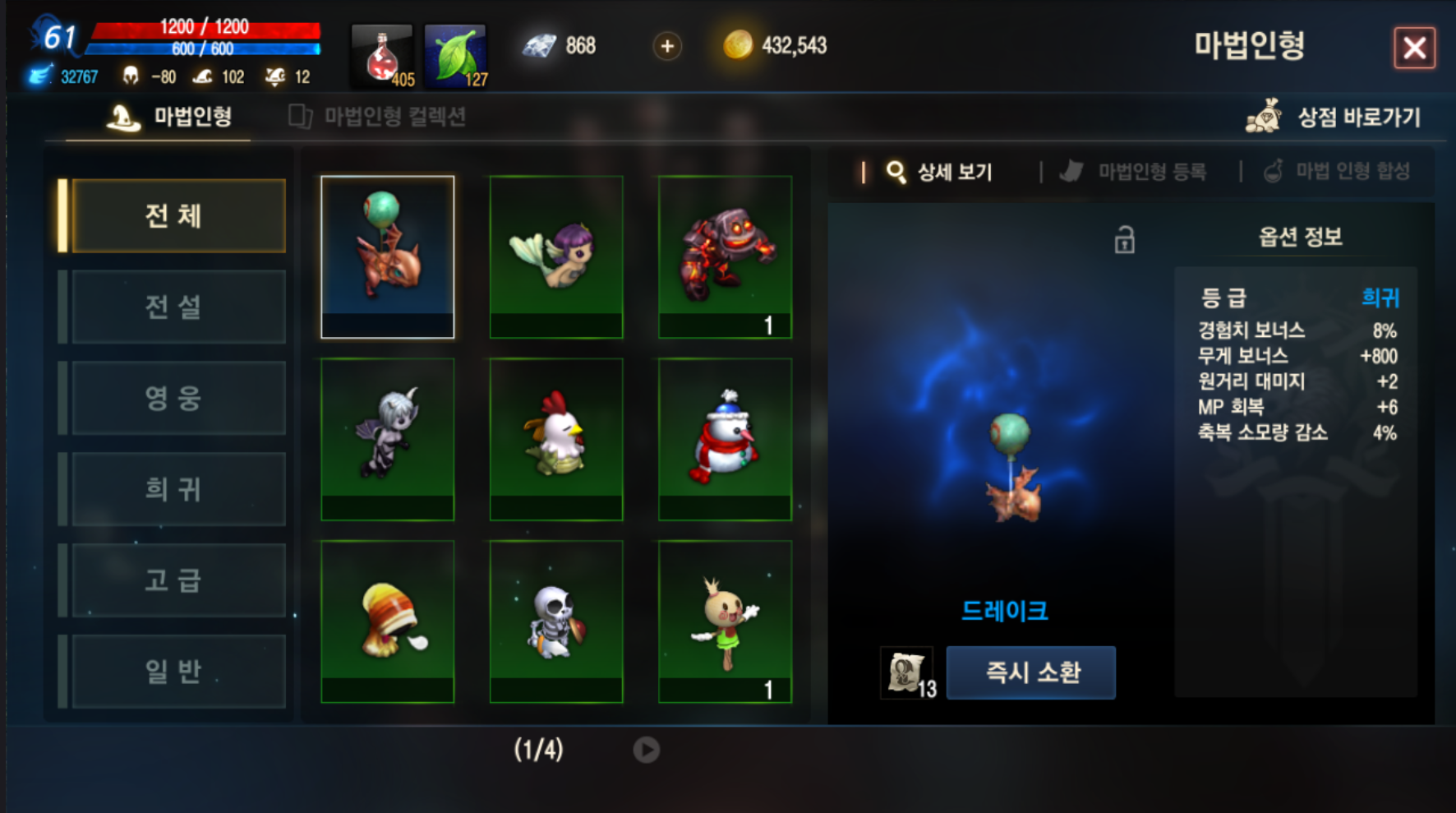The height and width of the screenshot is (813, 1456).
Task: Pick the white chicken doll card
Action: pos(556,439)
